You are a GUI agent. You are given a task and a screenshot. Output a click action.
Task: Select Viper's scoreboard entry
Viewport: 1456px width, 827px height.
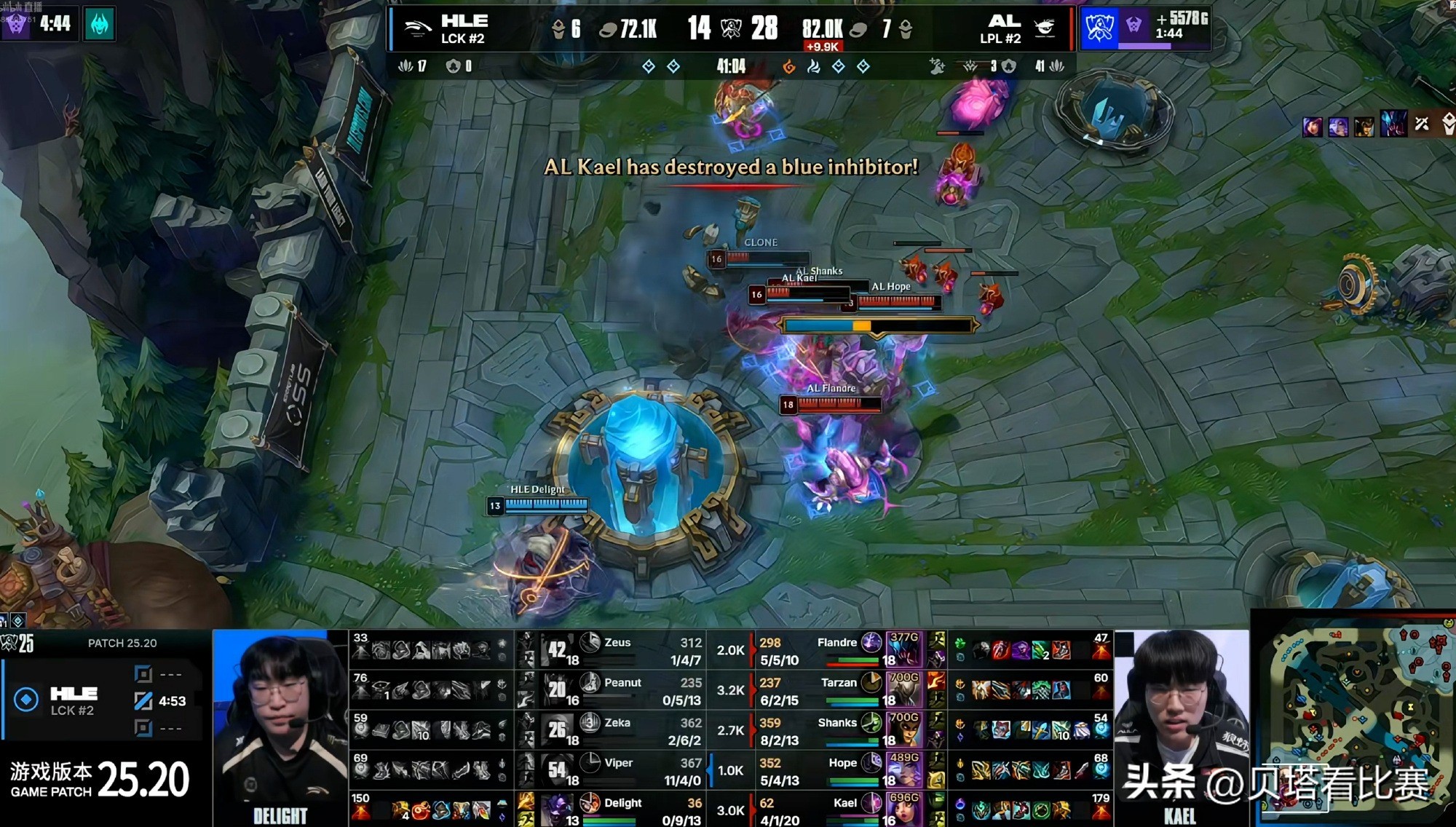click(x=618, y=763)
